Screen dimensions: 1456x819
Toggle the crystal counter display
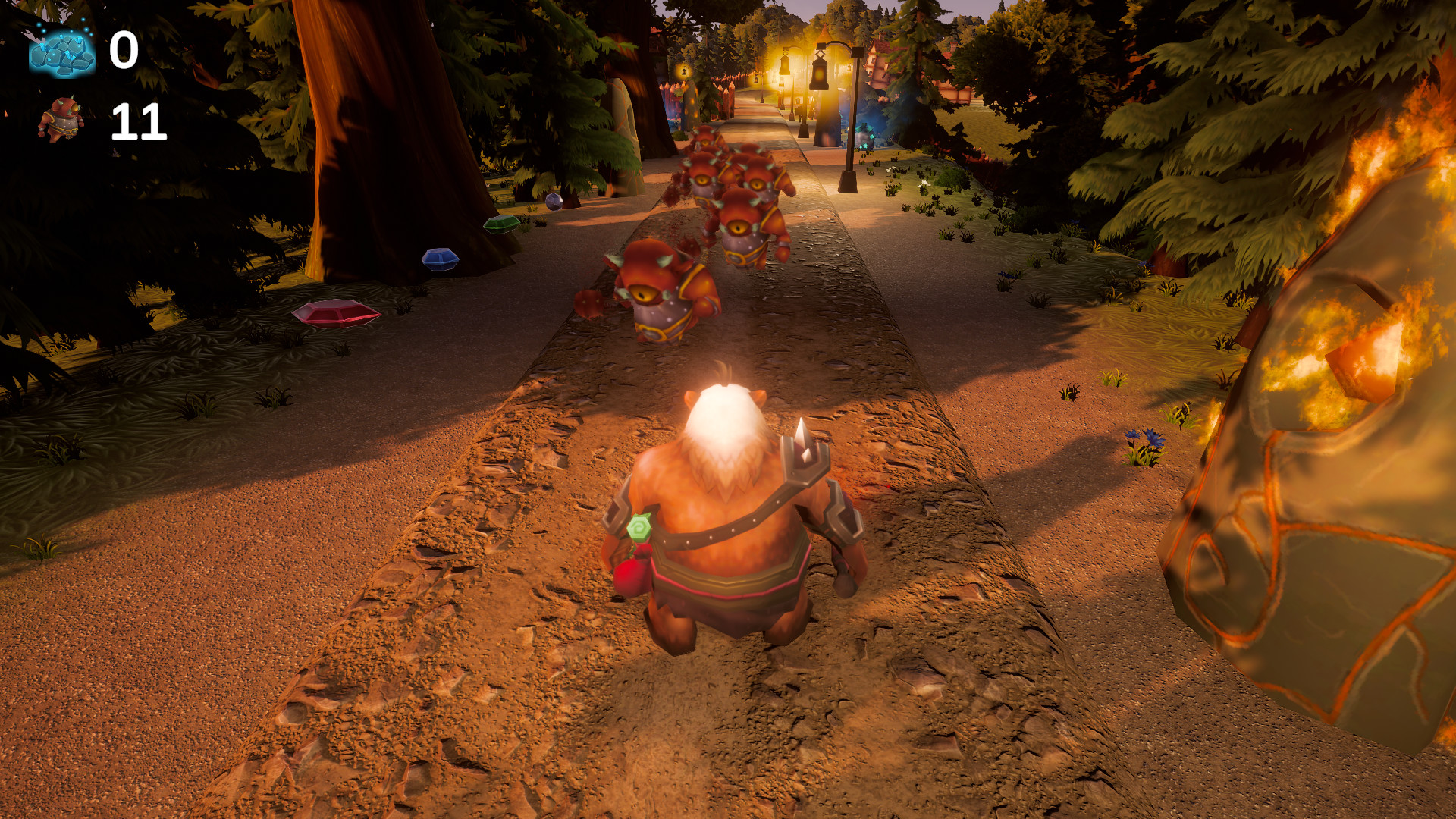click(x=124, y=52)
